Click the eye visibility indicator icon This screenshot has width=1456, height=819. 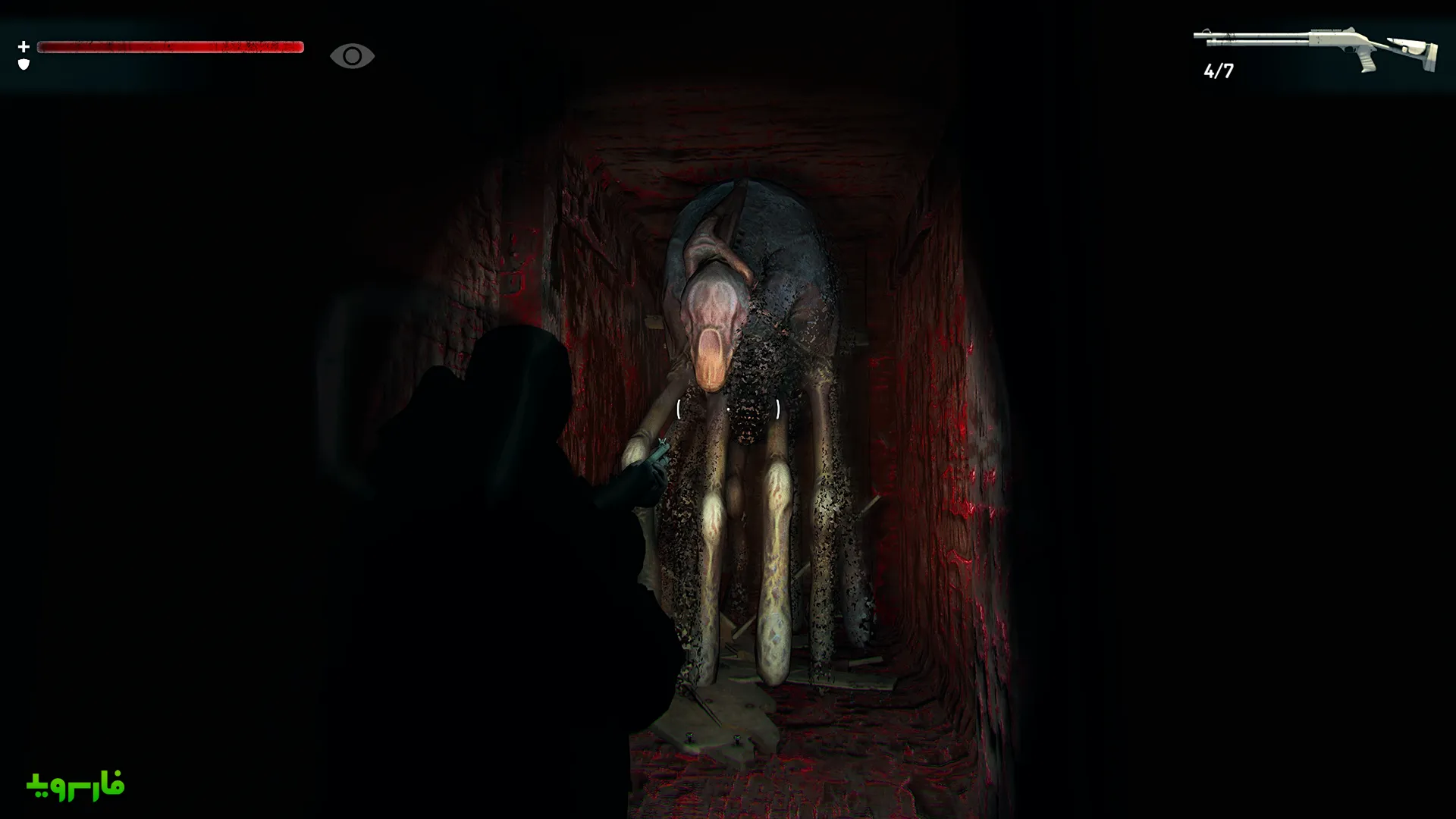click(352, 56)
